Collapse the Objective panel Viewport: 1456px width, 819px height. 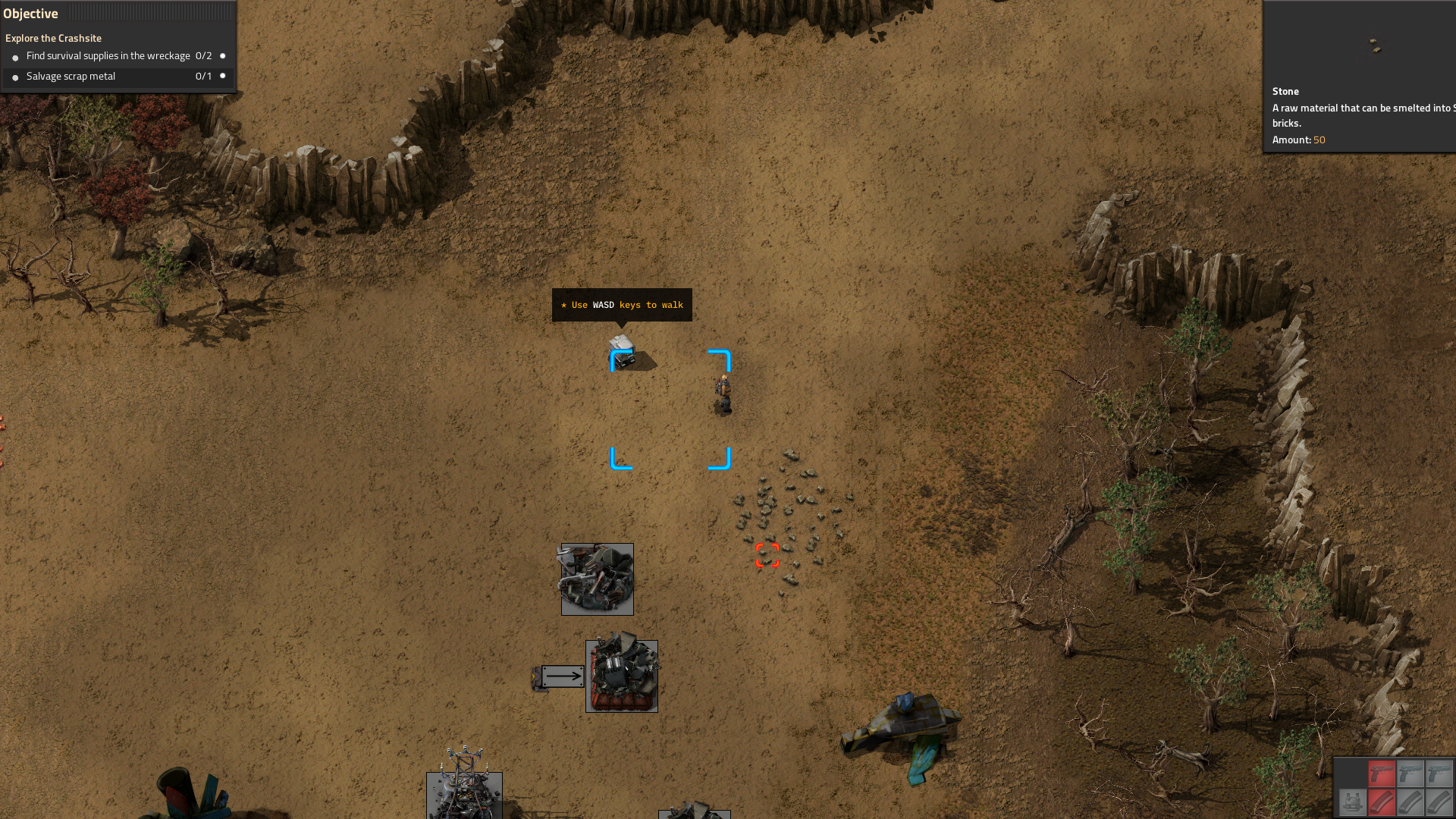pyautogui.click(x=32, y=13)
